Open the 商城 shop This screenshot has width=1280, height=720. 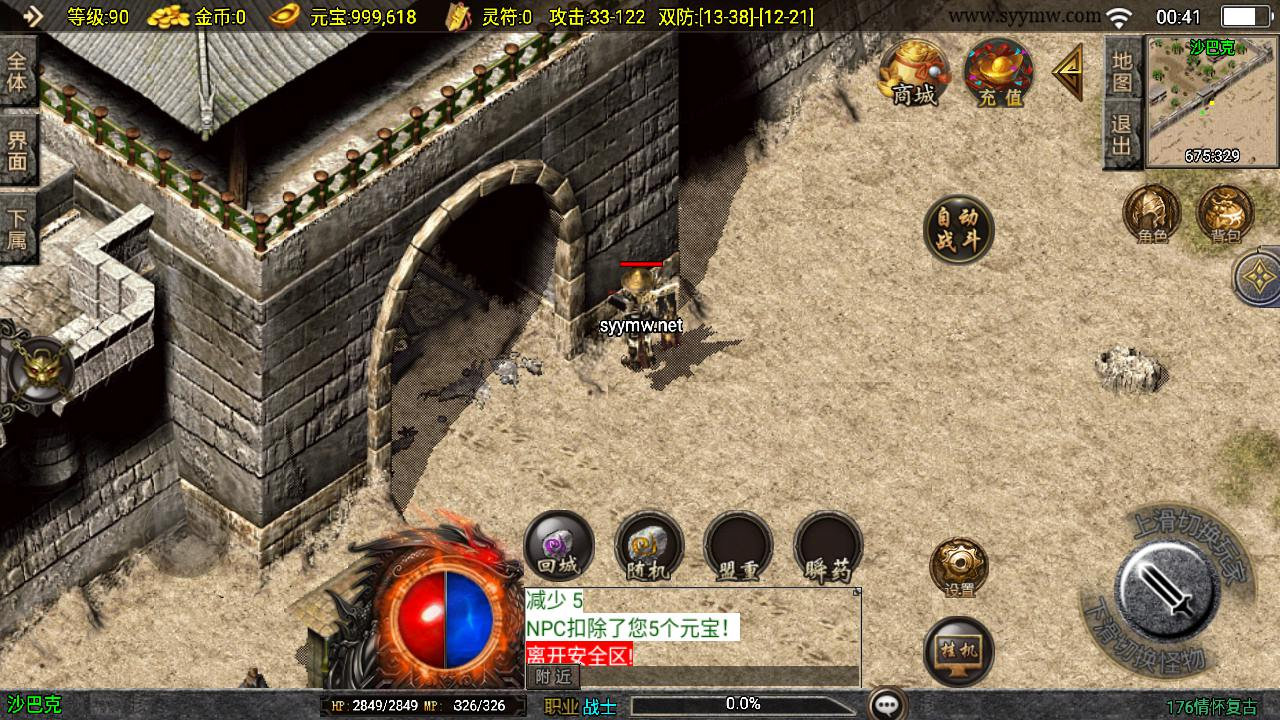(x=914, y=72)
